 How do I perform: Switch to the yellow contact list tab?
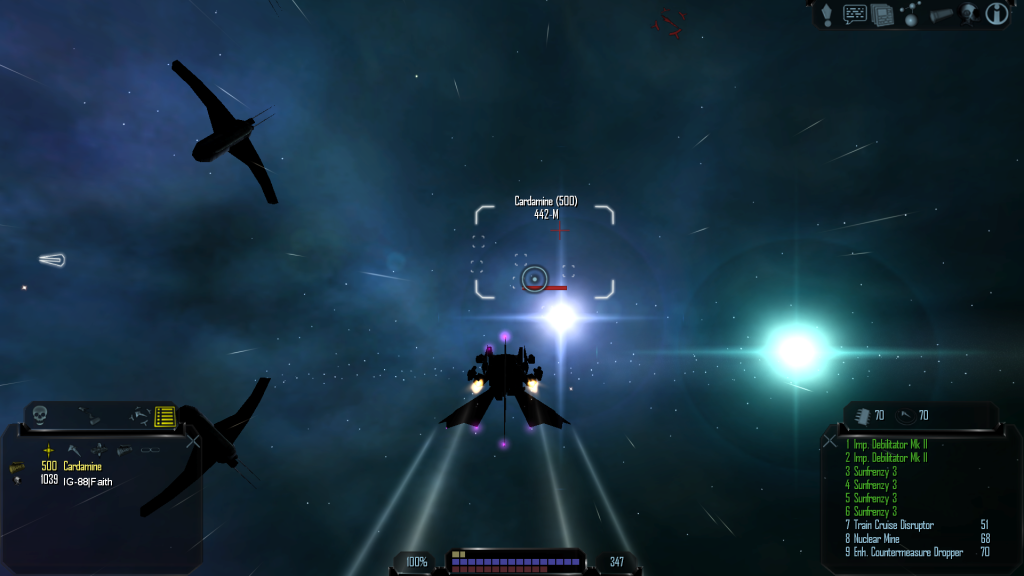[165, 416]
